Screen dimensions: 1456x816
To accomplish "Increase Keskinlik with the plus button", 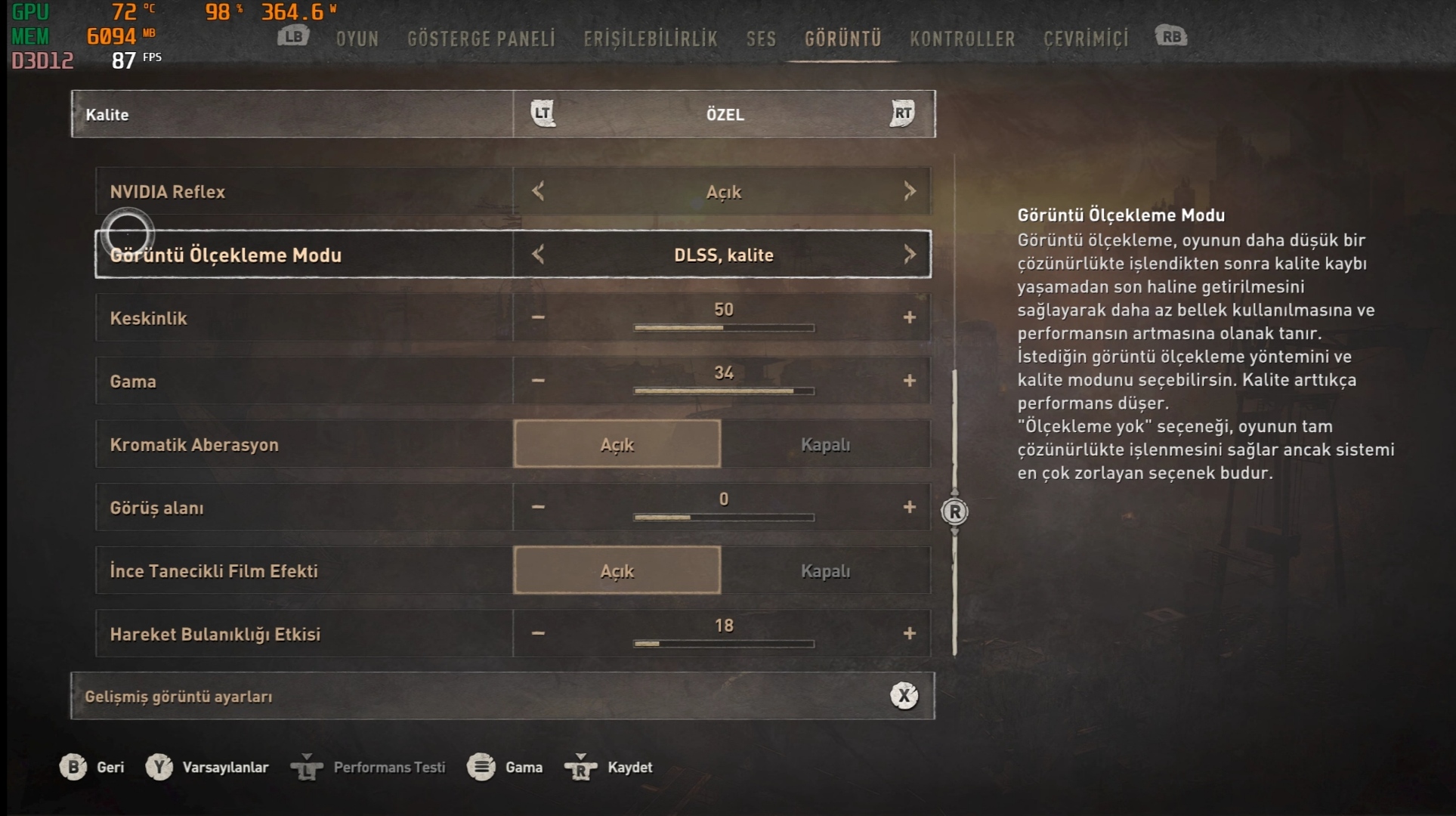I will (909, 317).
